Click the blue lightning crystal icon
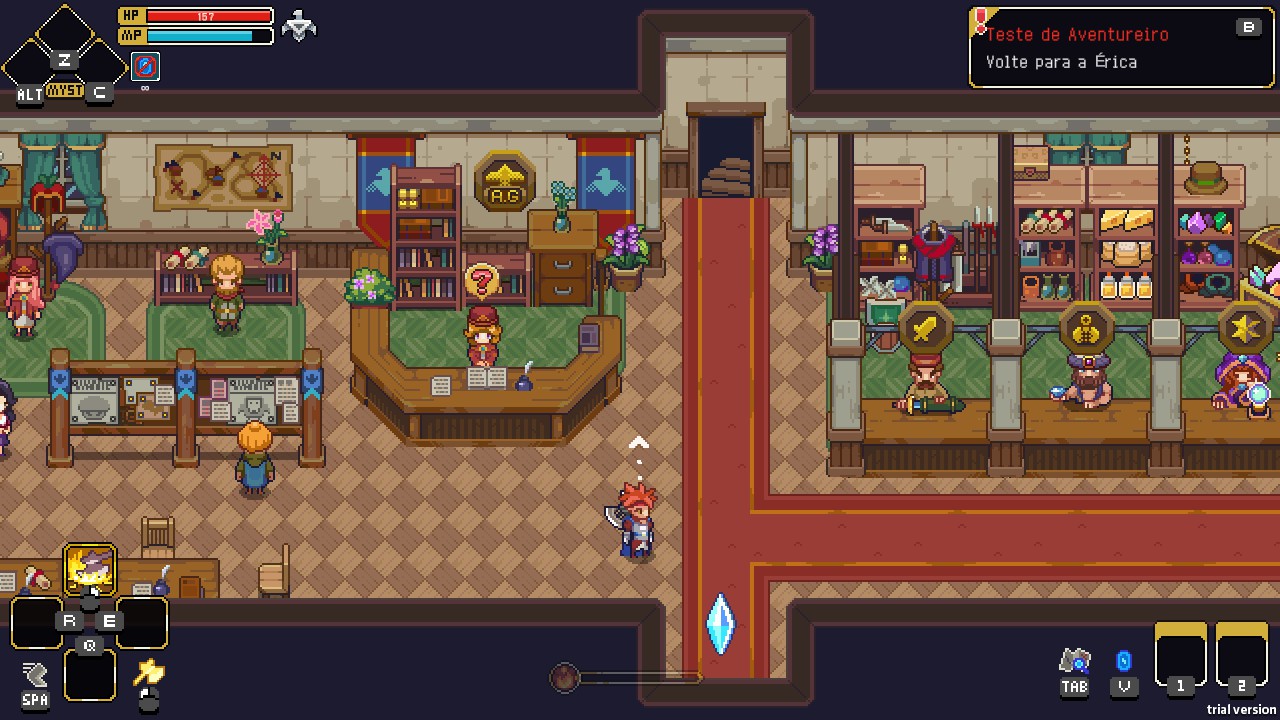Viewport: 1280px width, 720px height. coord(1124,661)
